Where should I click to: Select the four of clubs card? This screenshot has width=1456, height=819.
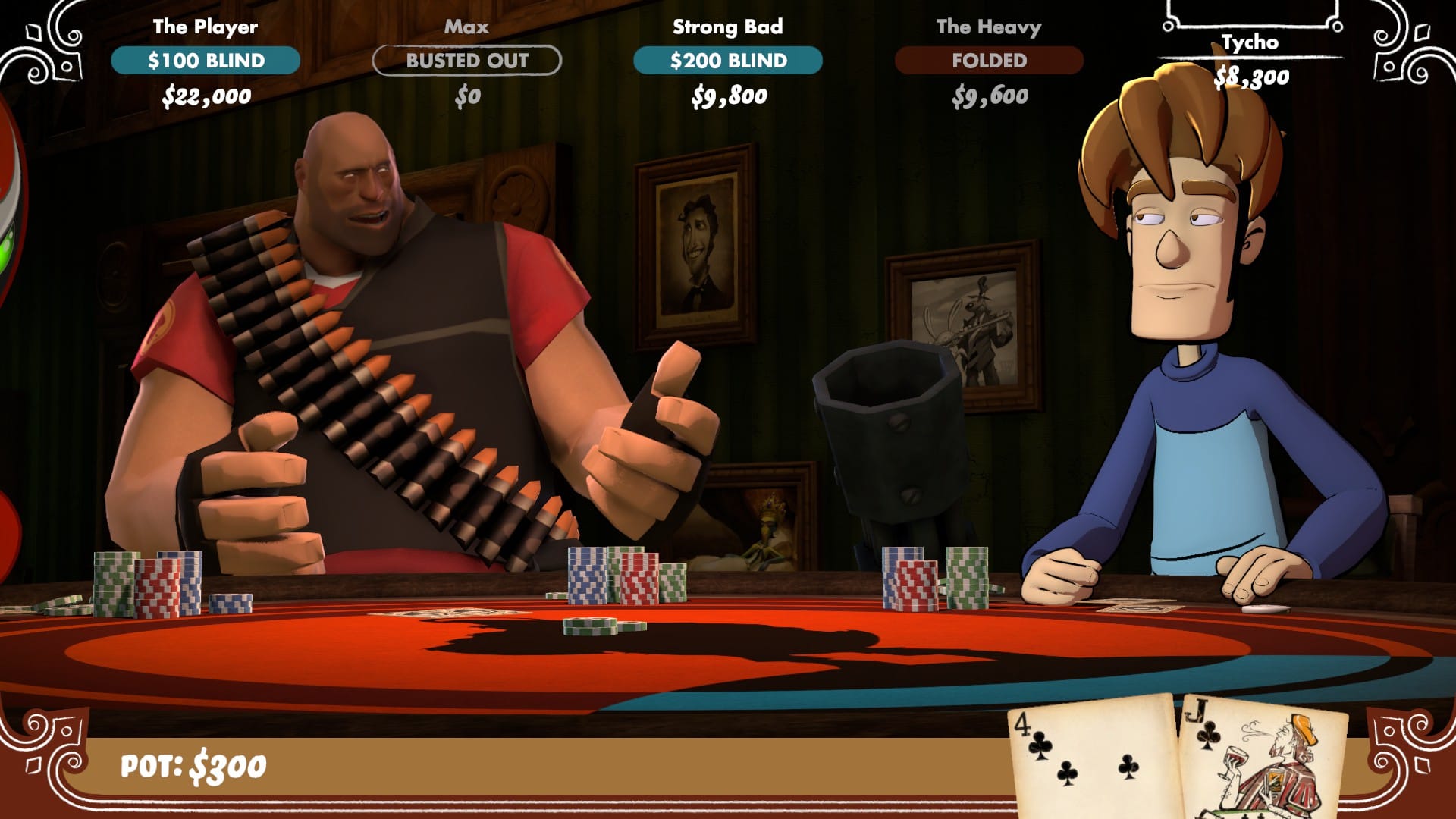pyautogui.click(x=1090, y=758)
